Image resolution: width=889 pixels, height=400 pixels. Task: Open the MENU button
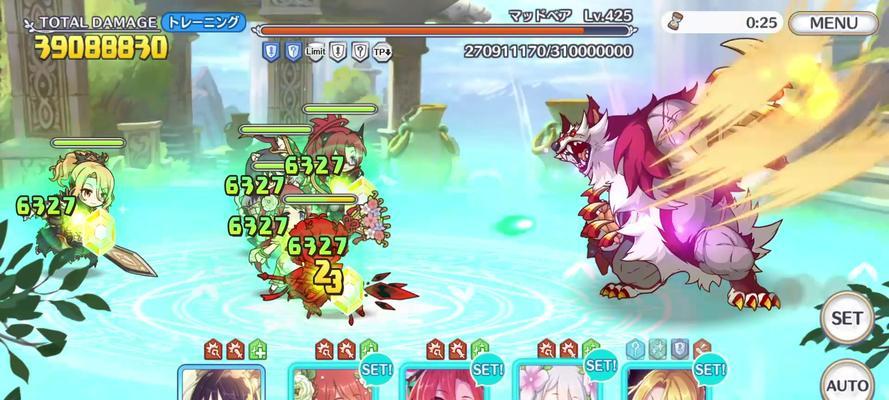(x=833, y=23)
